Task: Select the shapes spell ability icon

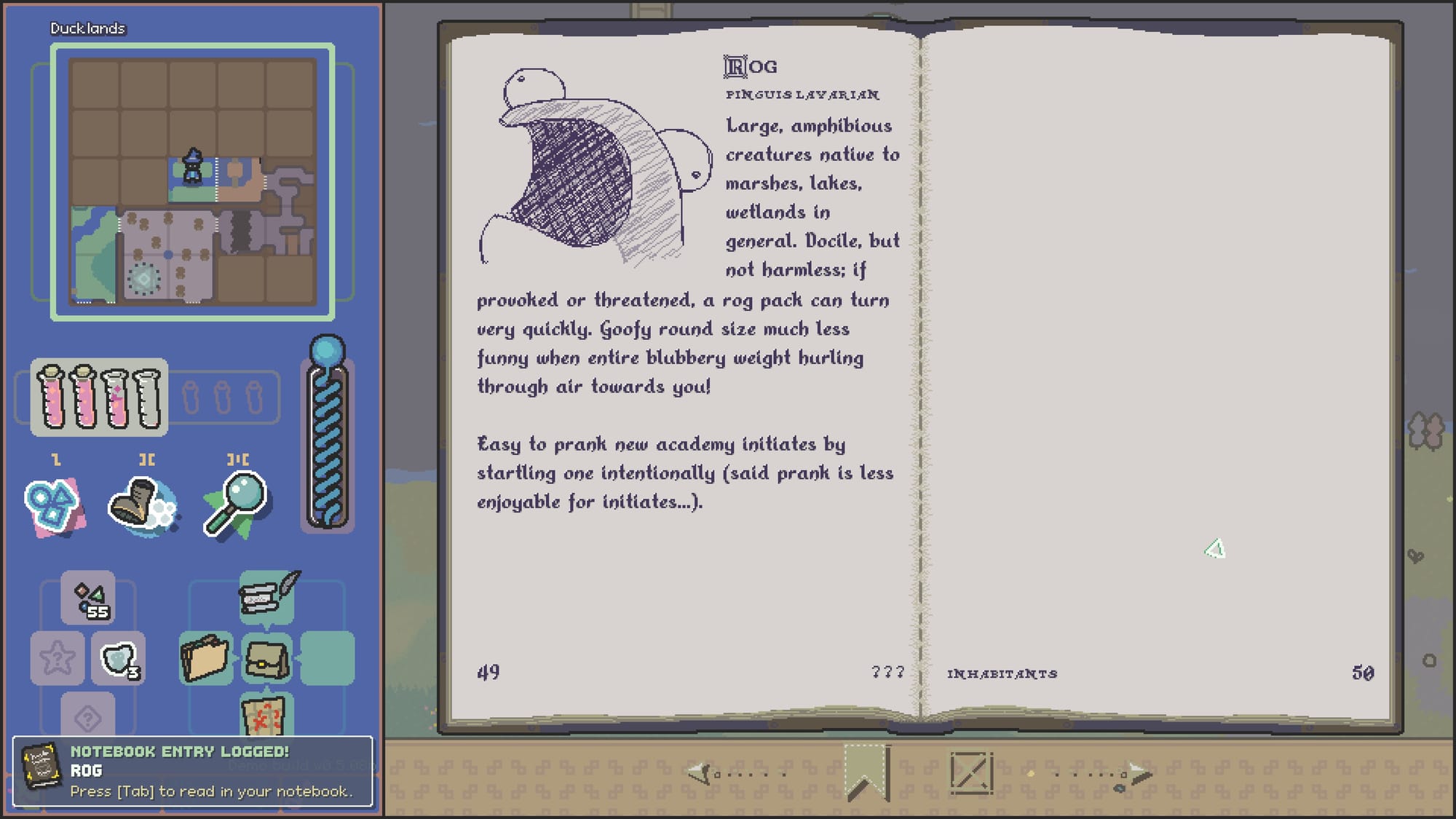Action: [x=54, y=505]
